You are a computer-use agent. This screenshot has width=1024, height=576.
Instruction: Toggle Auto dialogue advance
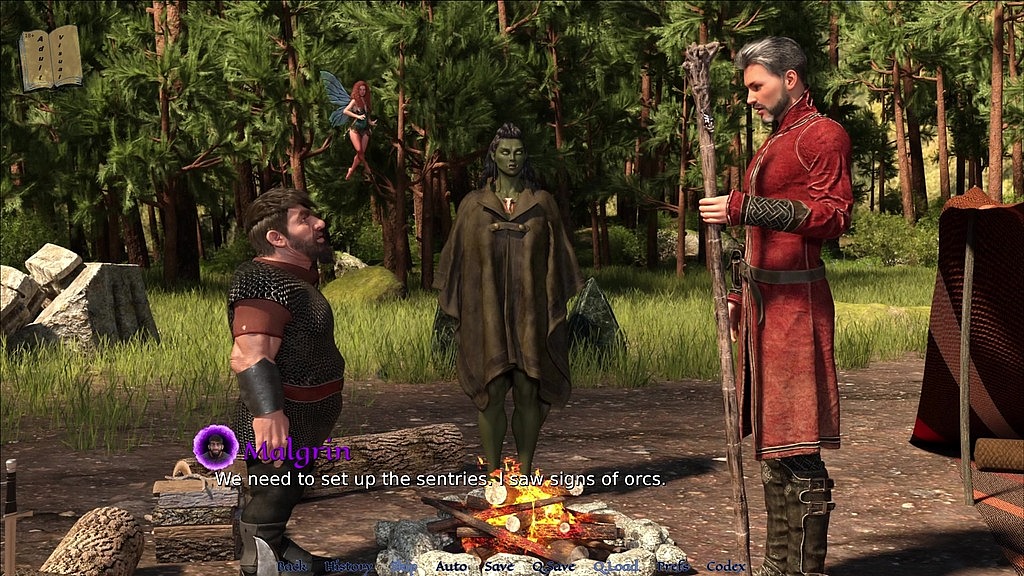point(451,566)
